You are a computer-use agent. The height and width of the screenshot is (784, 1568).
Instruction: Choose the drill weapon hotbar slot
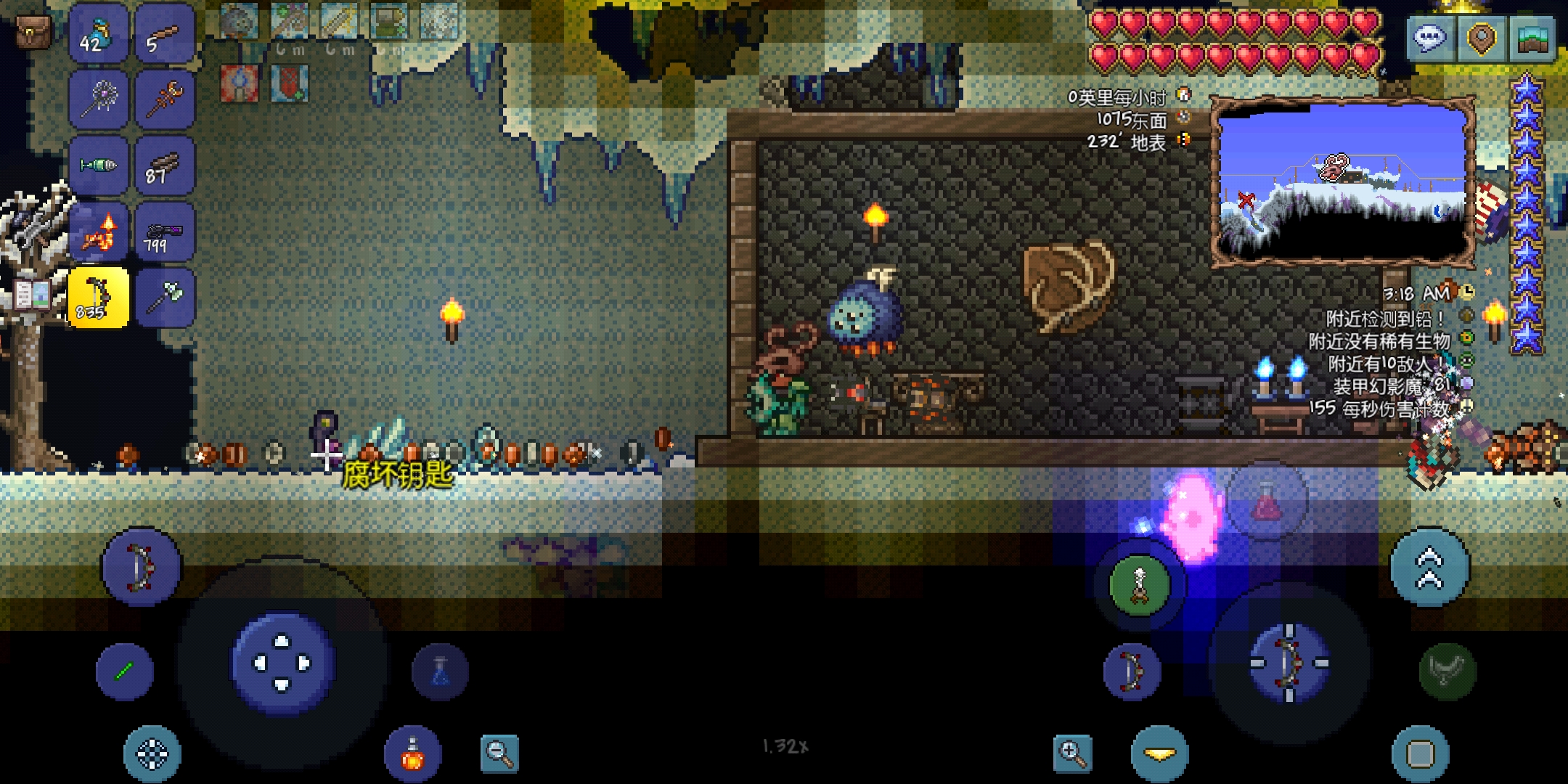pyautogui.click(x=99, y=166)
